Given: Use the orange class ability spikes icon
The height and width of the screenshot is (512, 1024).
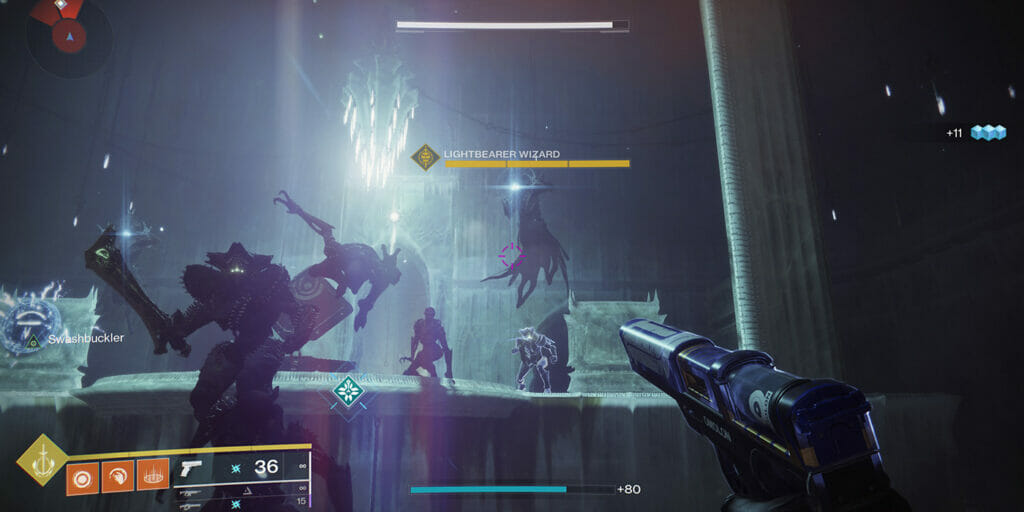Looking at the screenshot, I should point(152,475).
